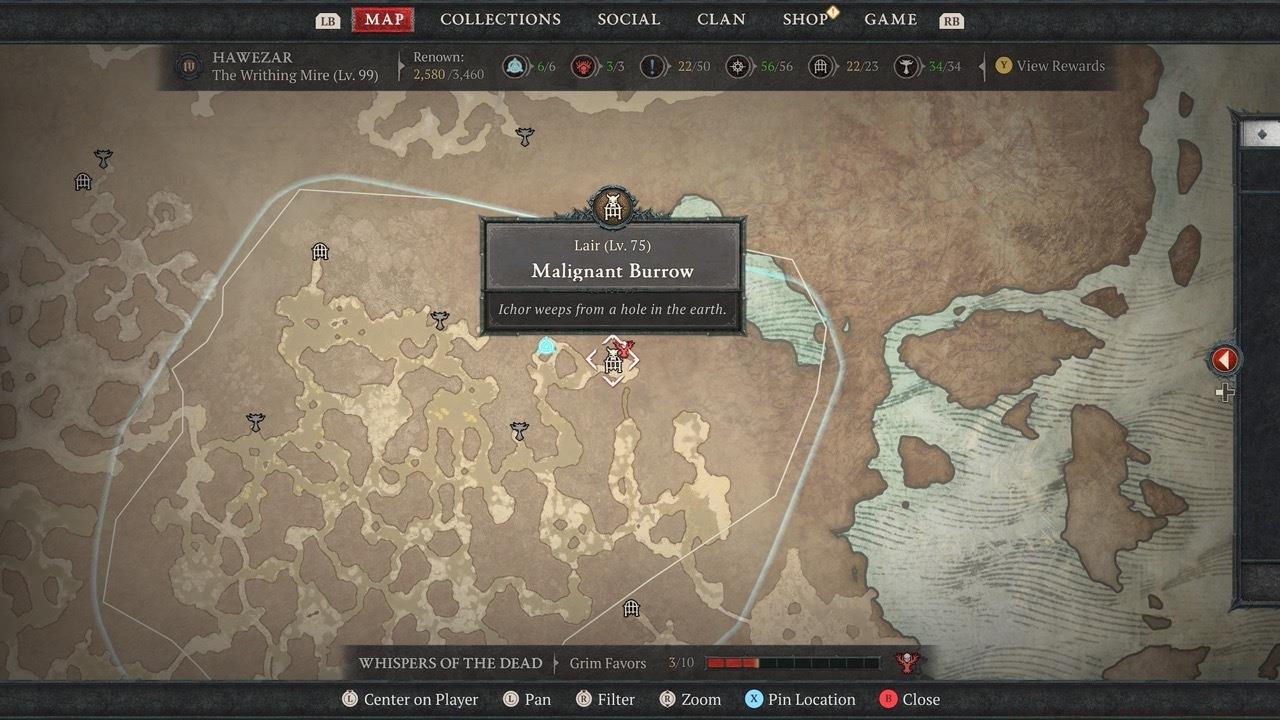Open the SHOP menu
The image size is (1280, 720).
point(806,19)
